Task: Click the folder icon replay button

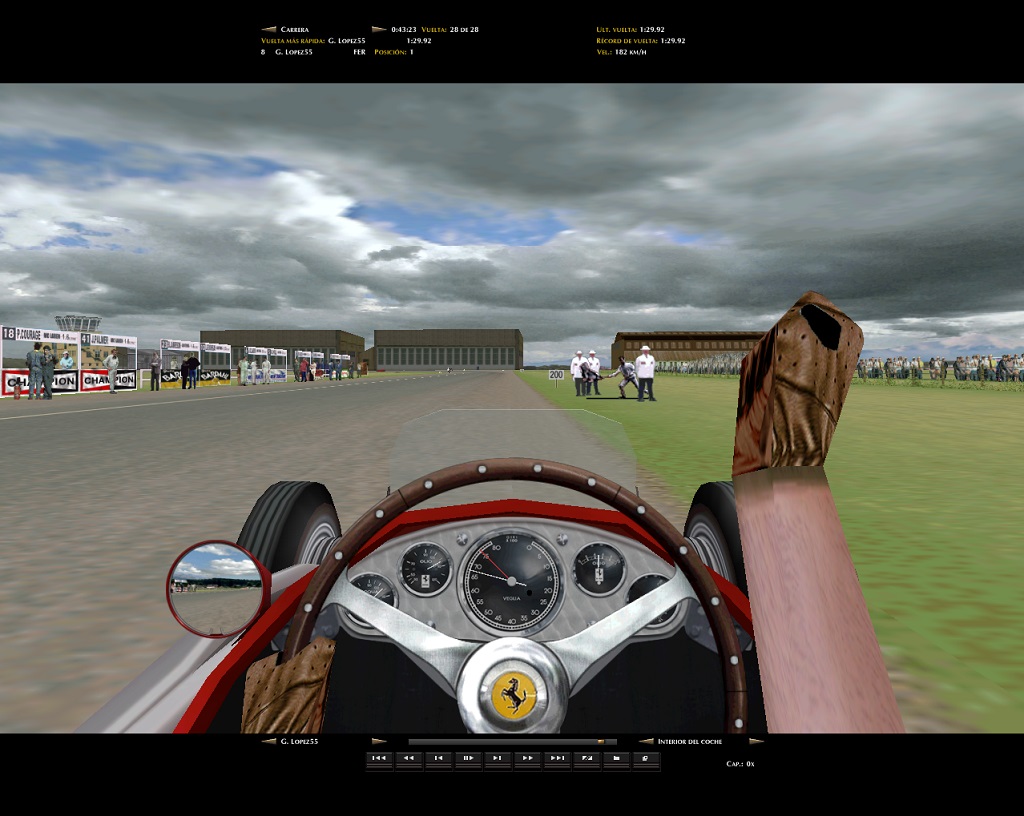Action: pos(616,759)
